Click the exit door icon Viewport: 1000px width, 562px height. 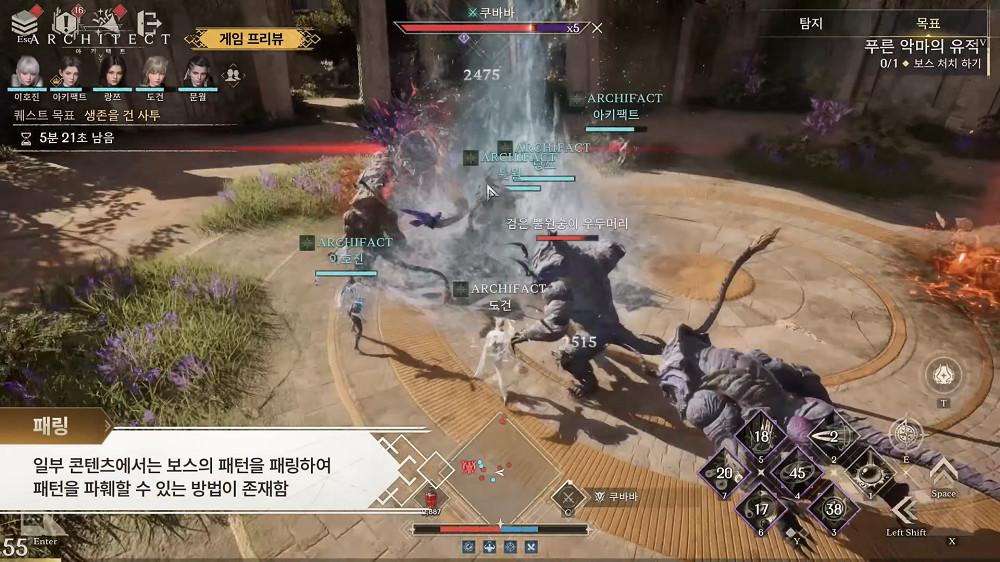150,22
